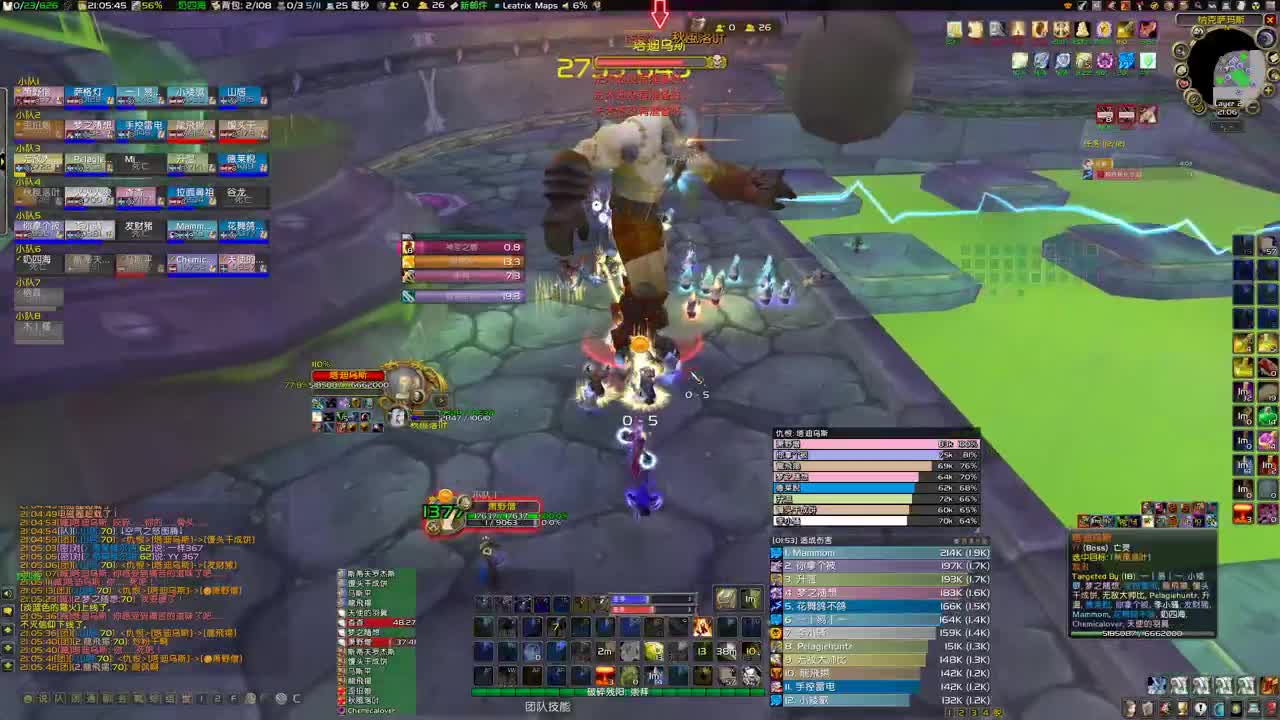The image size is (1280, 720).
Task: Select the golden bell buff icon below the top bar
Action: (1082, 29)
